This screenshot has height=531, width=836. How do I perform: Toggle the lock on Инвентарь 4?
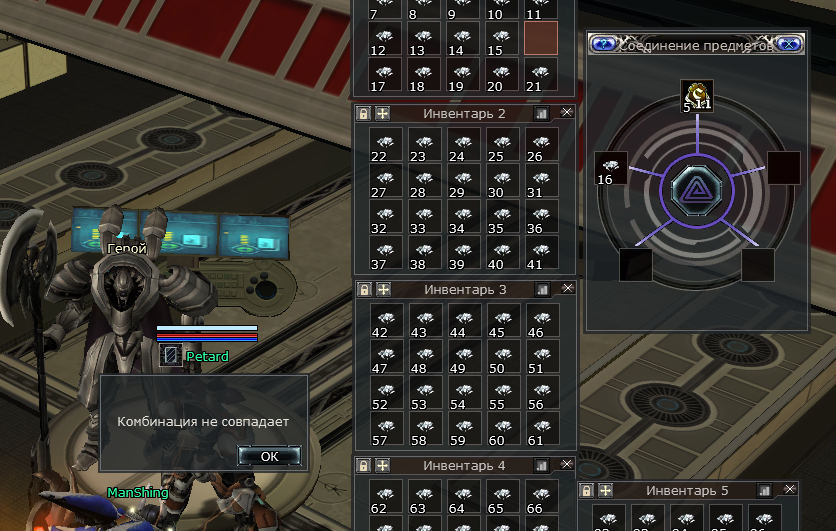pos(364,466)
